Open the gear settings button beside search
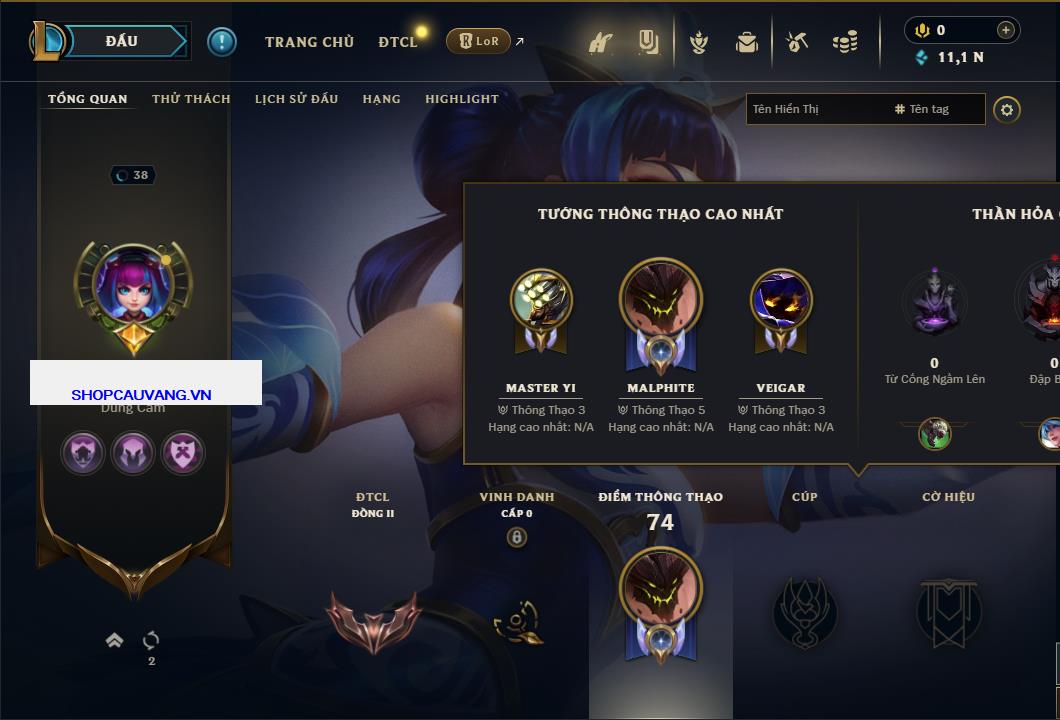This screenshot has width=1060, height=720. [1007, 109]
